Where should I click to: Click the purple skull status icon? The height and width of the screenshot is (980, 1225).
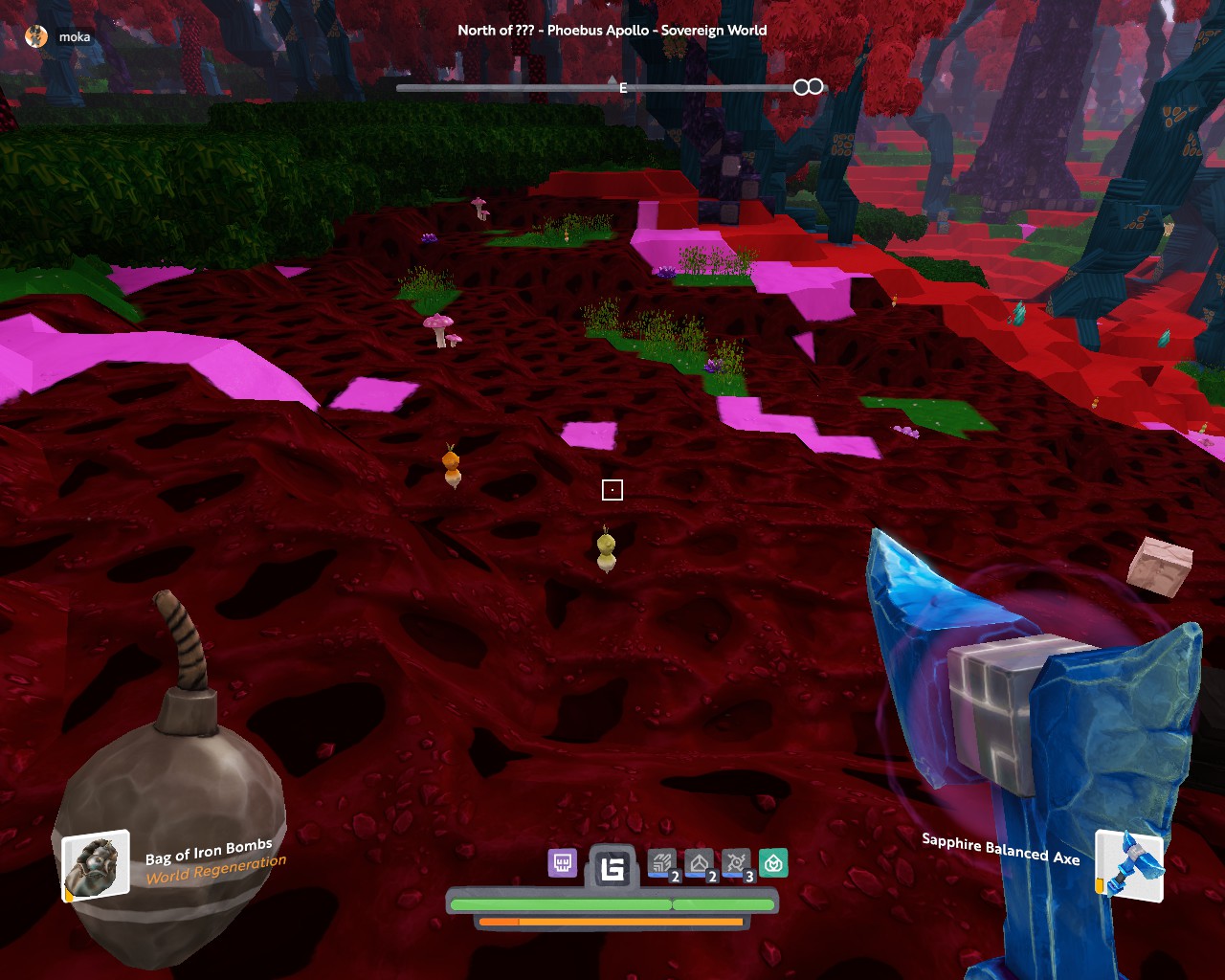tap(562, 863)
